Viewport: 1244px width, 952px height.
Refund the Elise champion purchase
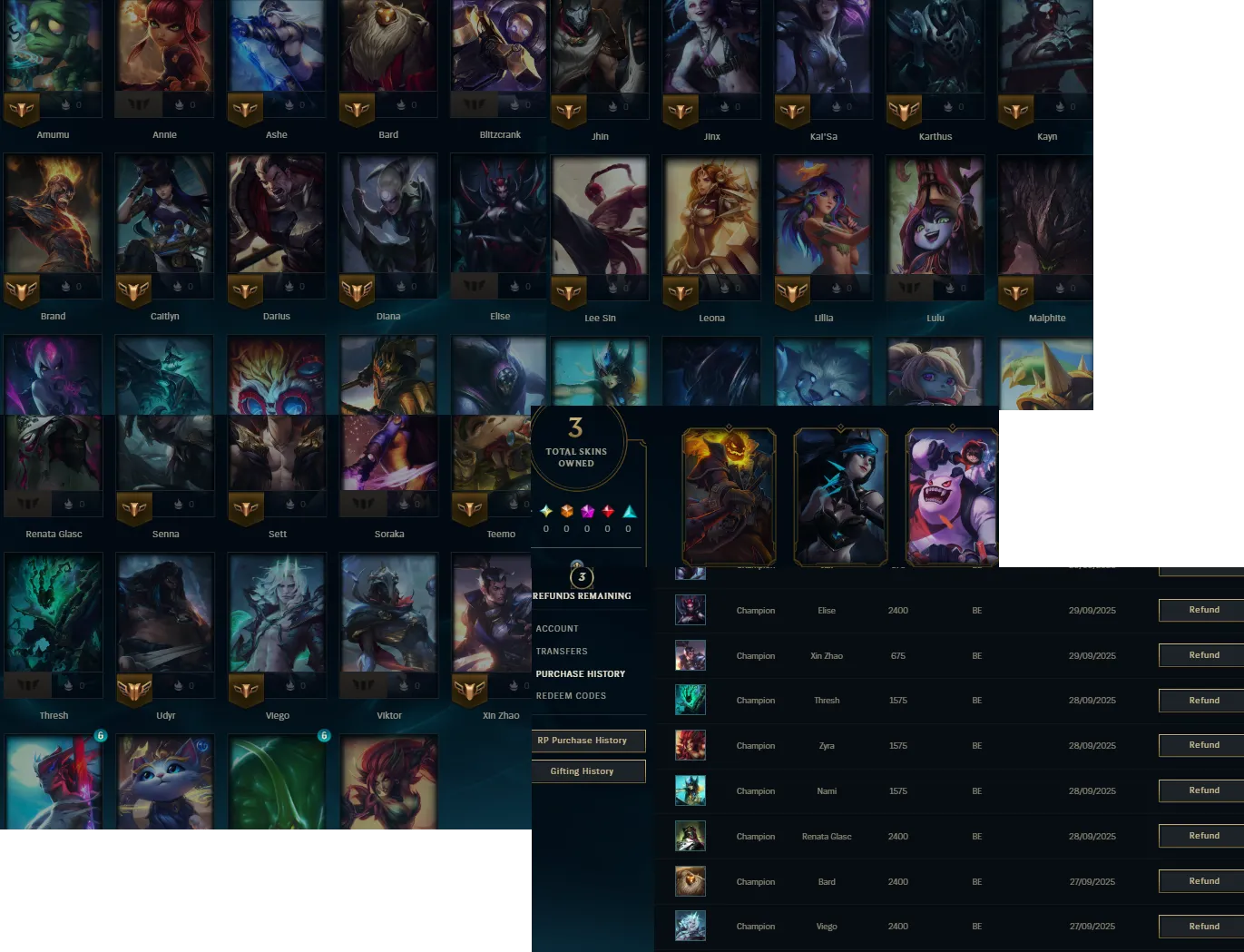point(1204,610)
